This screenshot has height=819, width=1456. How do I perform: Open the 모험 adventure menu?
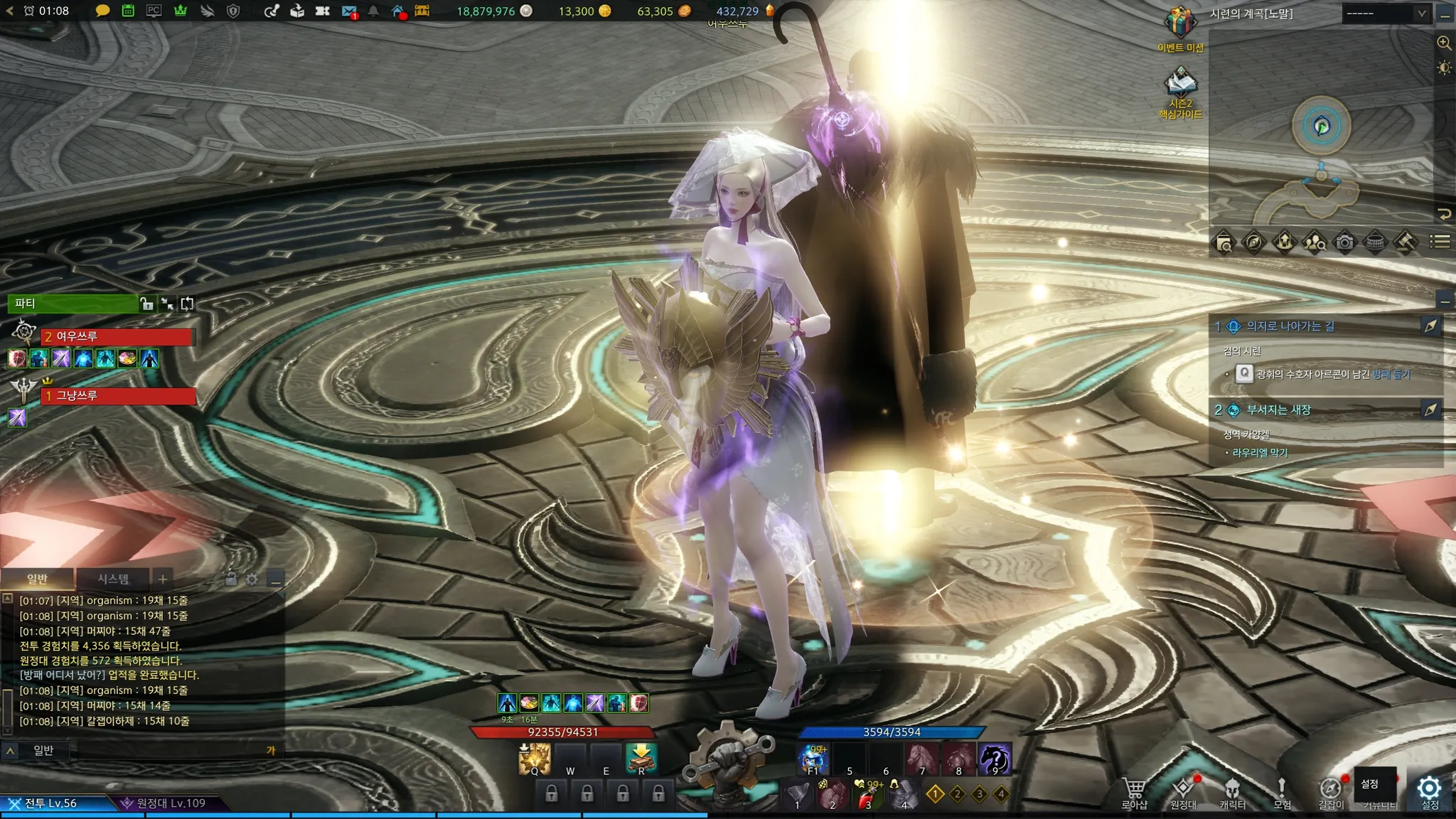point(1281,789)
